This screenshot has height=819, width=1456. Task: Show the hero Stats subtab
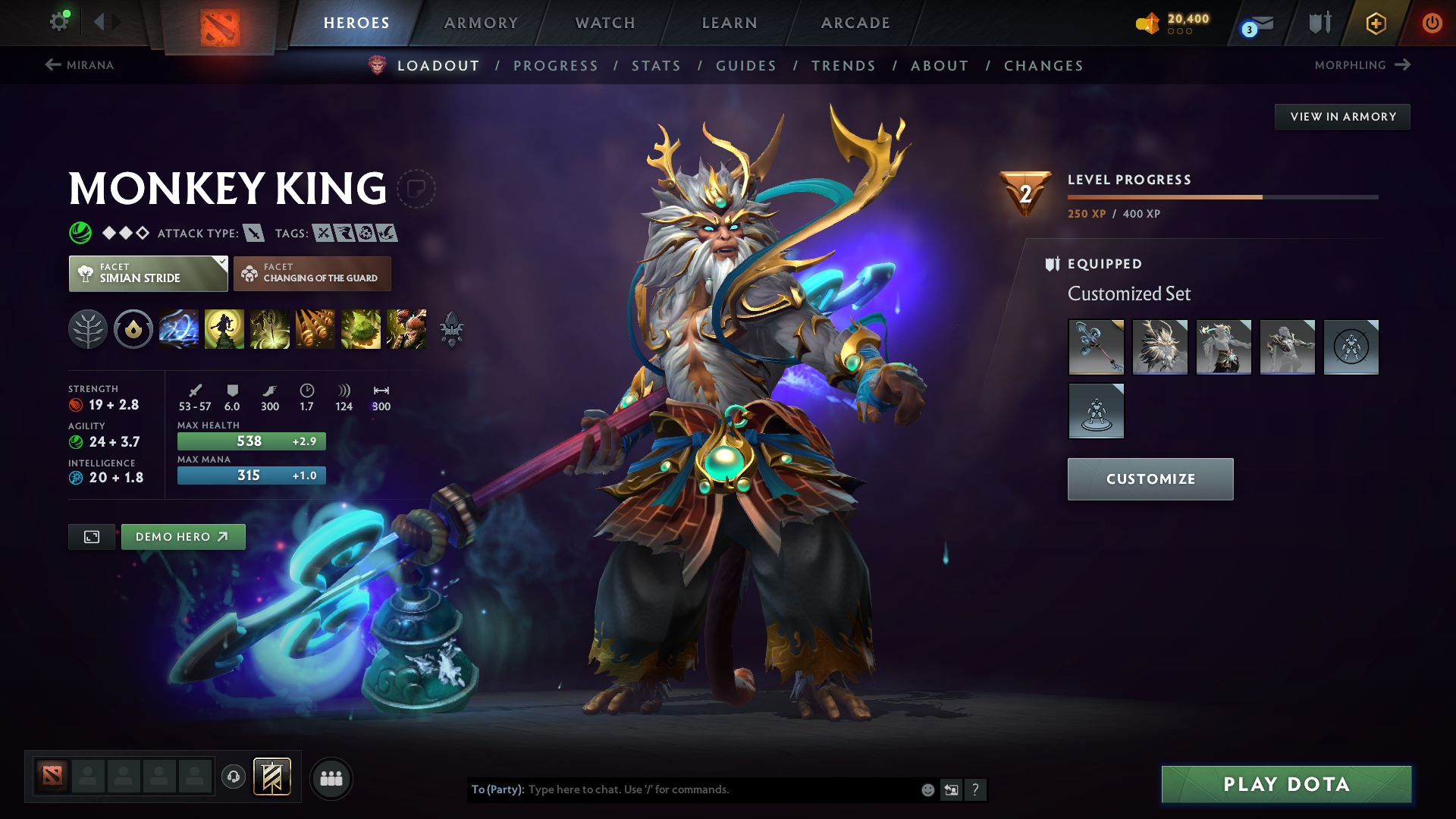pyautogui.click(x=656, y=66)
